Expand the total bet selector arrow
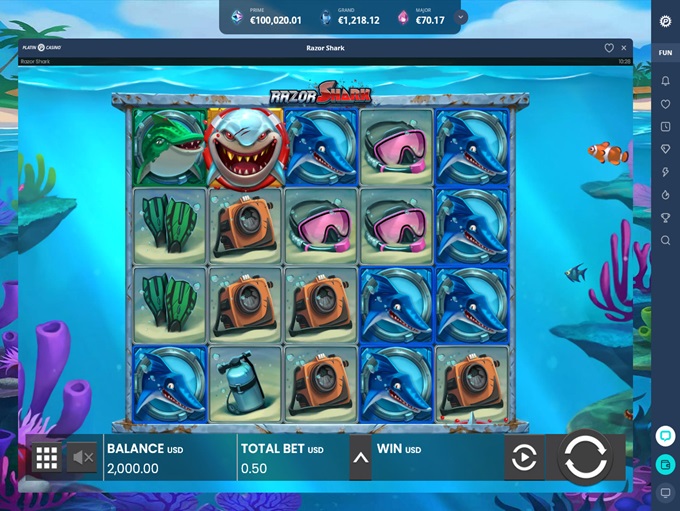Screen dimensions: 680x511 click(x=360, y=458)
